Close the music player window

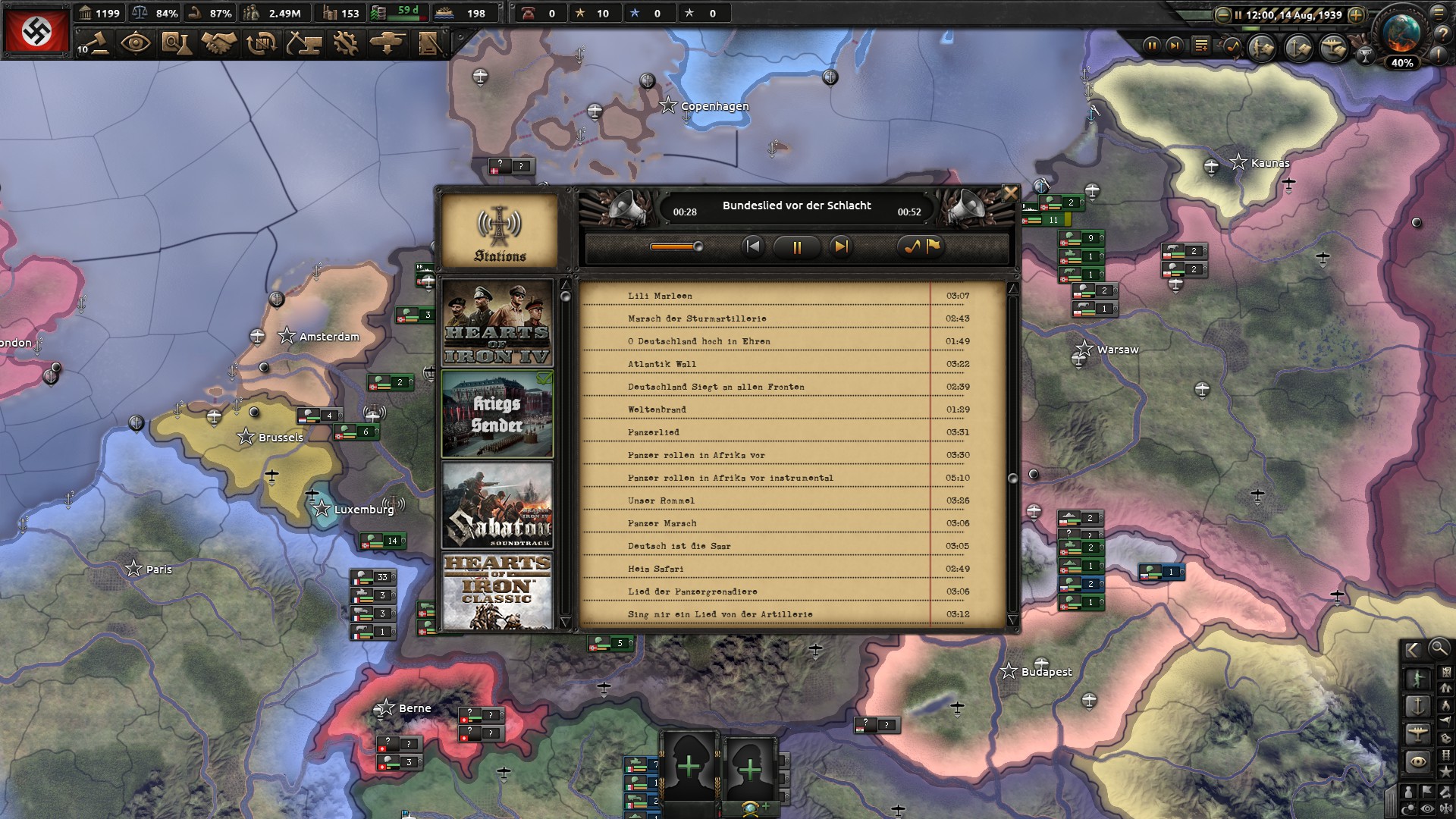pyautogui.click(x=1010, y=193)
